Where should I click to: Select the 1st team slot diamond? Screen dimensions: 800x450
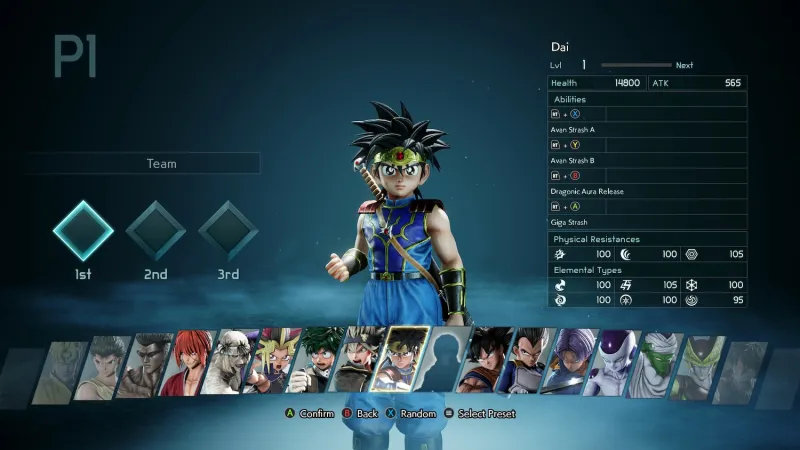pyautogui.click(x=83, y=231)
